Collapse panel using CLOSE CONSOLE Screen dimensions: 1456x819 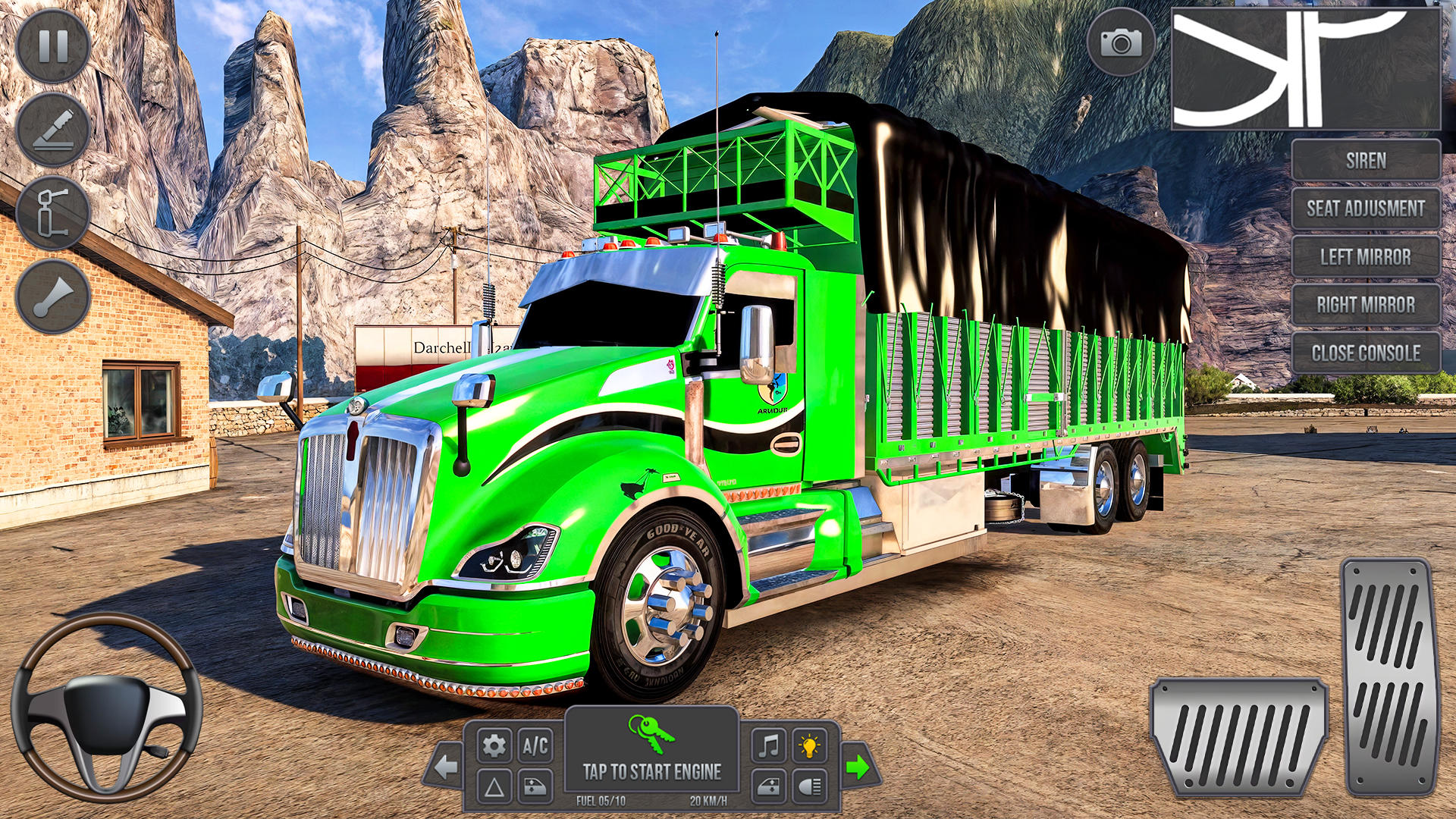[x=1365, y=352]
